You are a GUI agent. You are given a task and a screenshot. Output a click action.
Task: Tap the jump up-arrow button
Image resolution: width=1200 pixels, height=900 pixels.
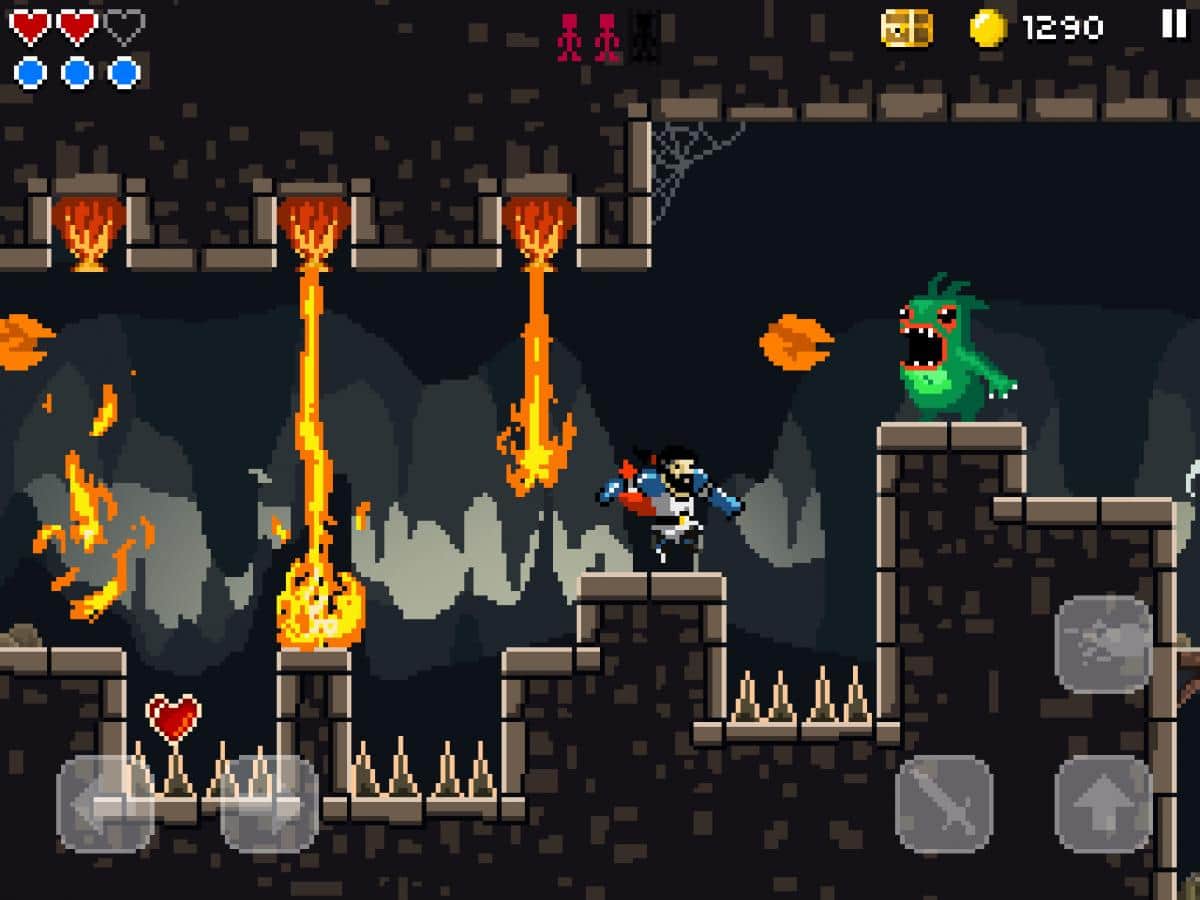tap(1103, 803)
